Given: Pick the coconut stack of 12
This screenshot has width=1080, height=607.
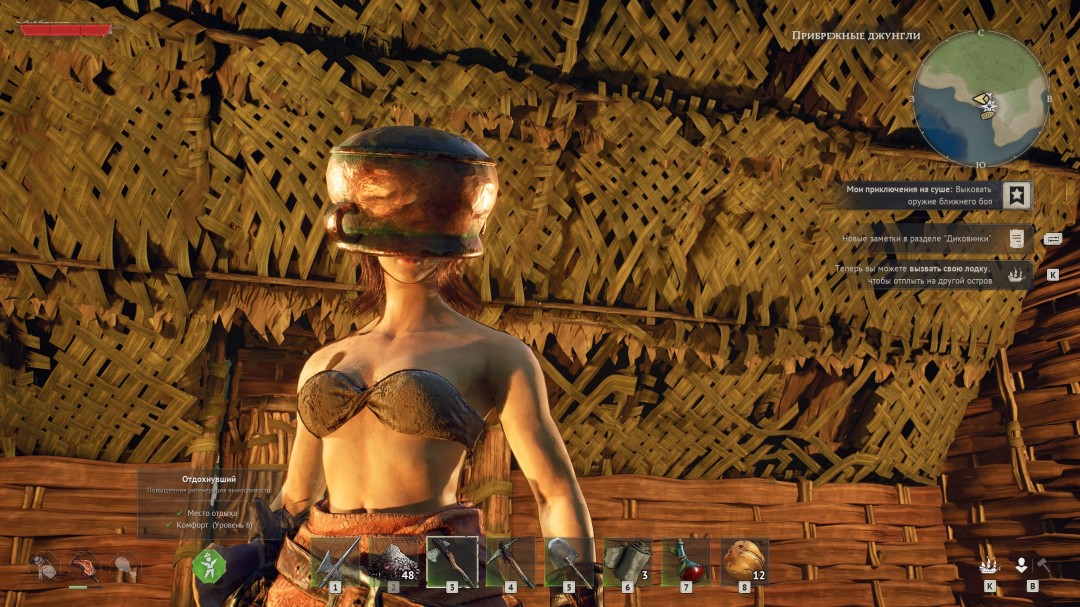Looking at the screenshot, I should click(x=744, y=562).
